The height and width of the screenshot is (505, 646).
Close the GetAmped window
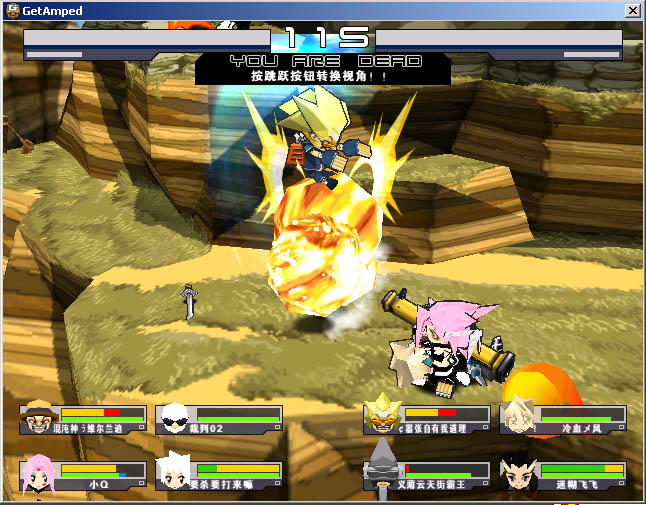point(632,10)
